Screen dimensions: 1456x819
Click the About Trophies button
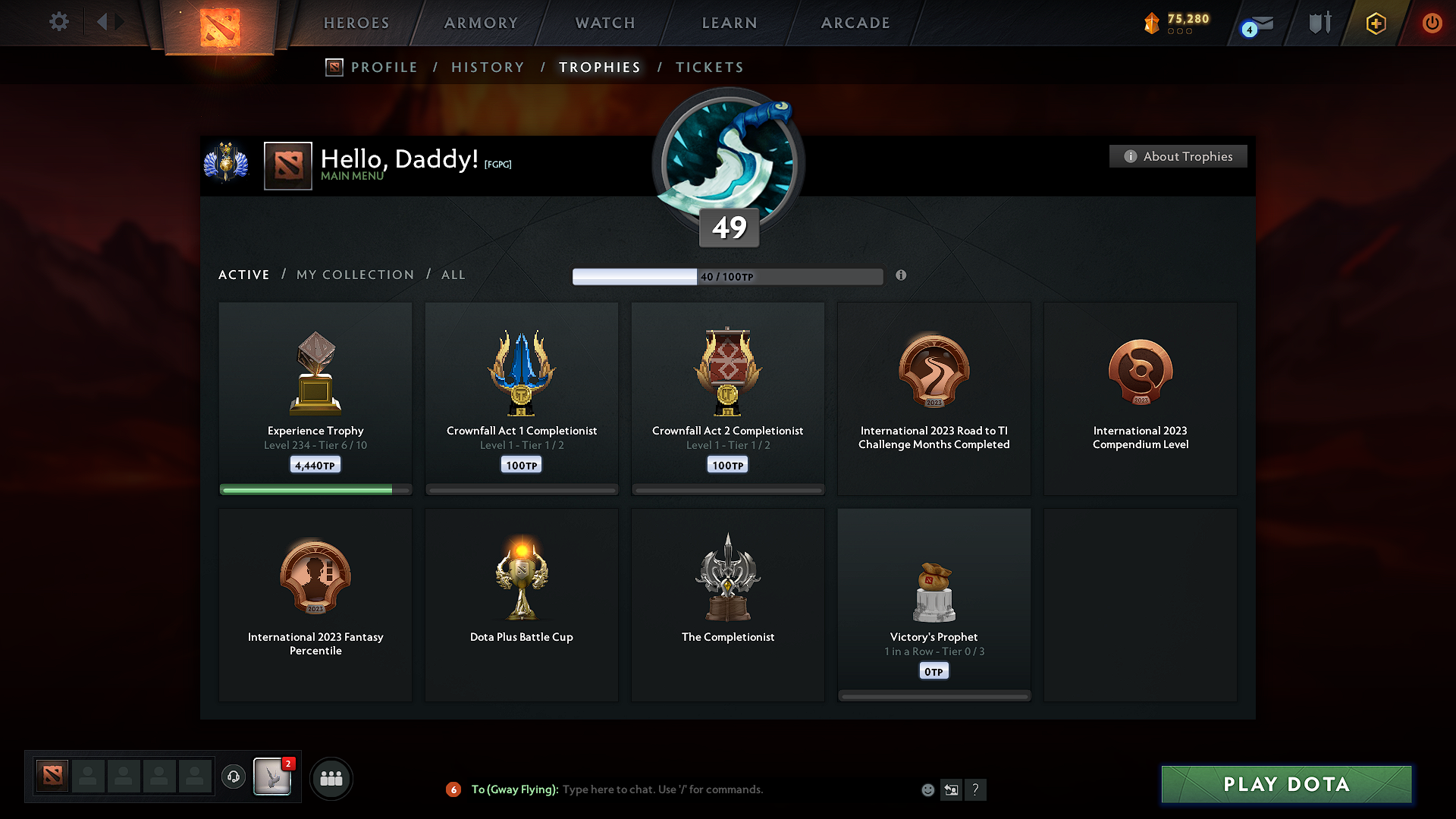coord(1178,156)
